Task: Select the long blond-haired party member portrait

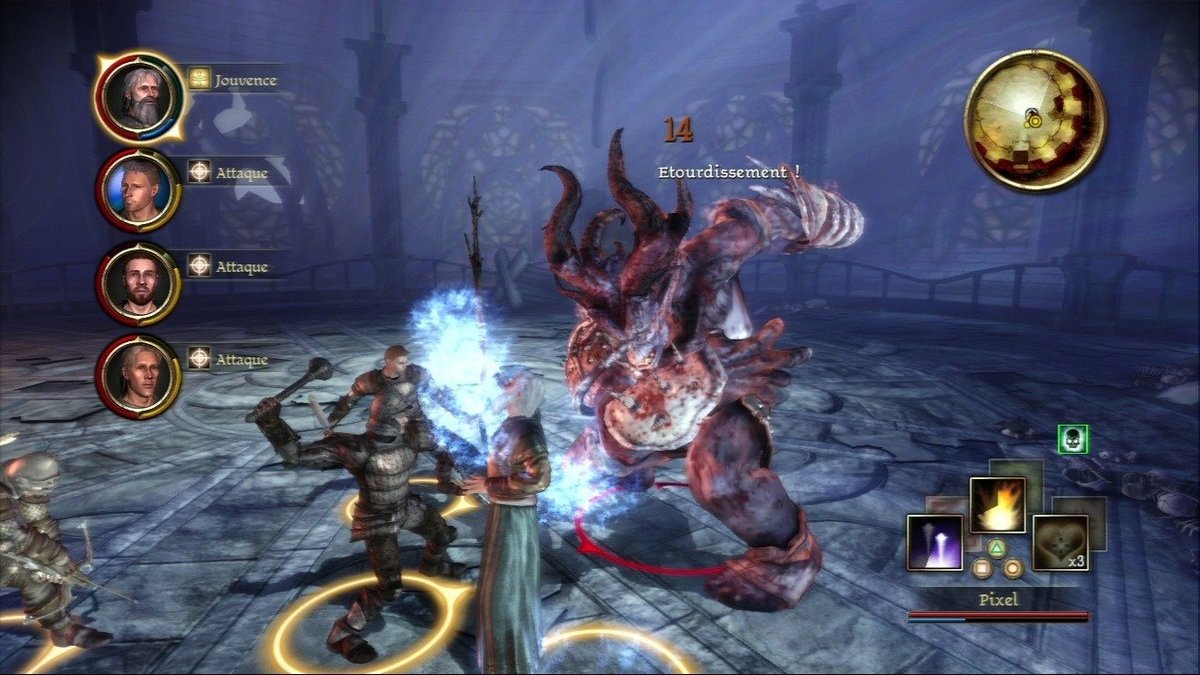Action: 138,376
